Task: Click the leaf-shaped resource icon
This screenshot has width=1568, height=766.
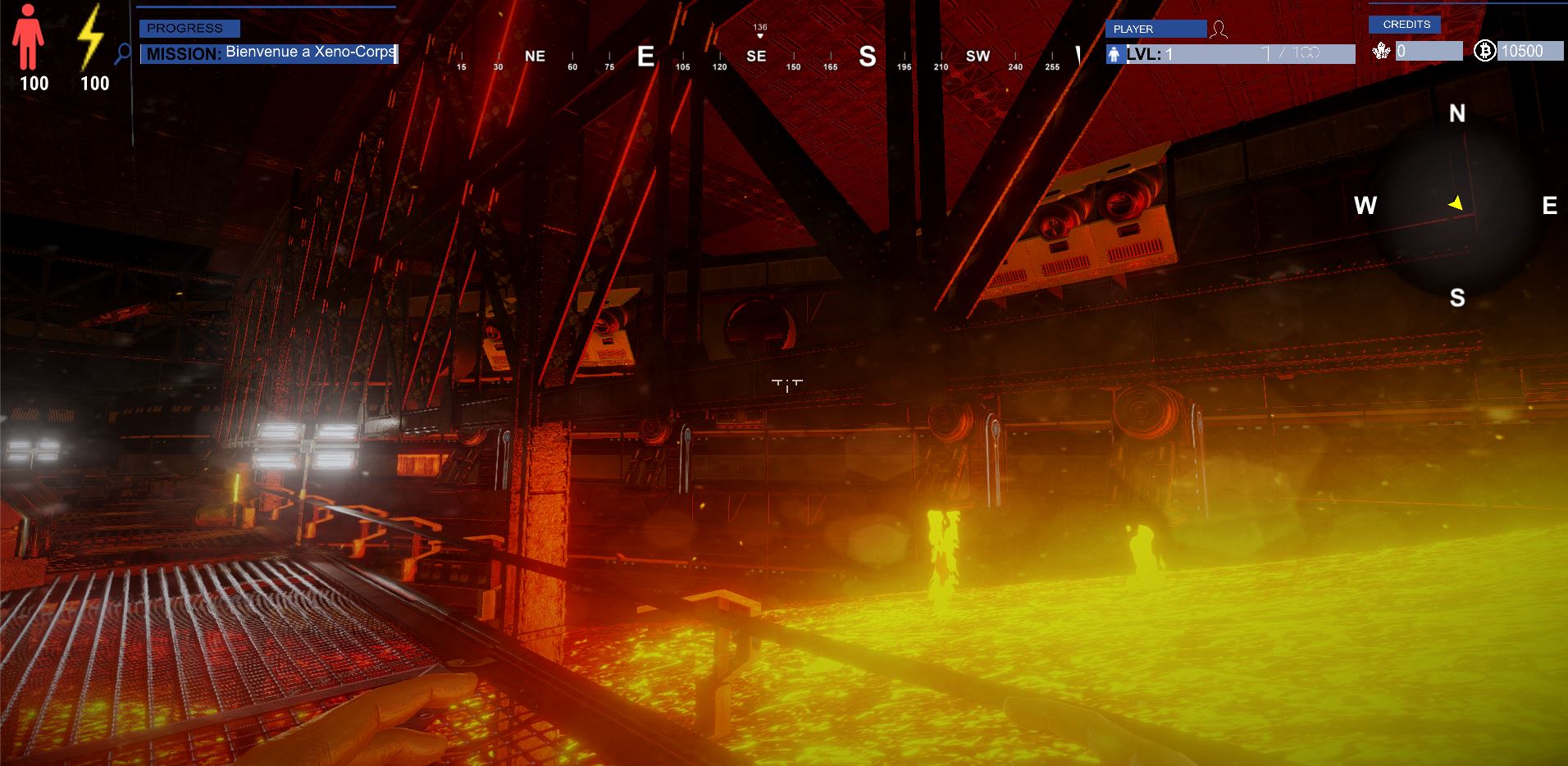Action: (1382, 52)
